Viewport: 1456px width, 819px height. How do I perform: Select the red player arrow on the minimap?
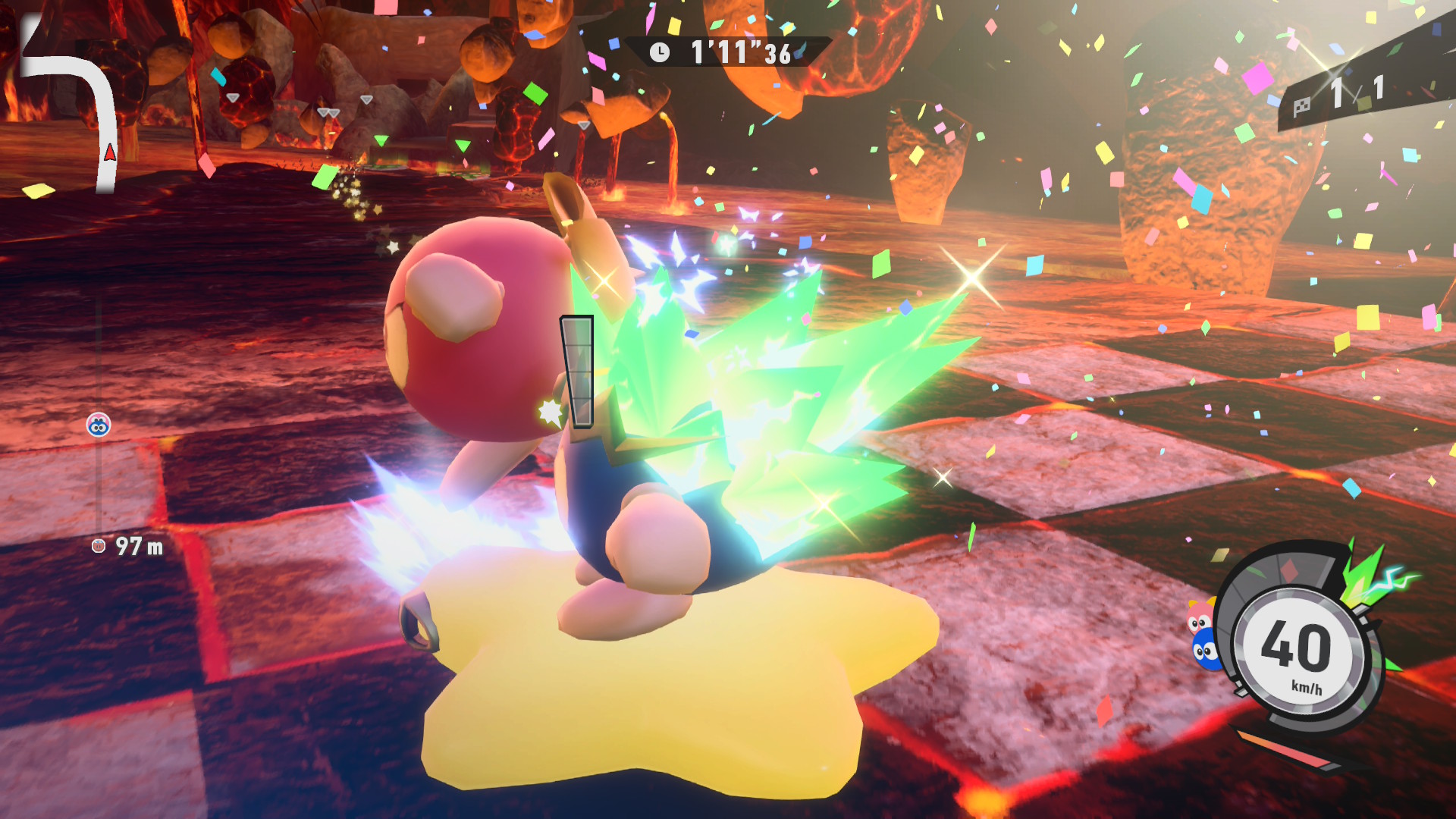[x=110, y=152]
